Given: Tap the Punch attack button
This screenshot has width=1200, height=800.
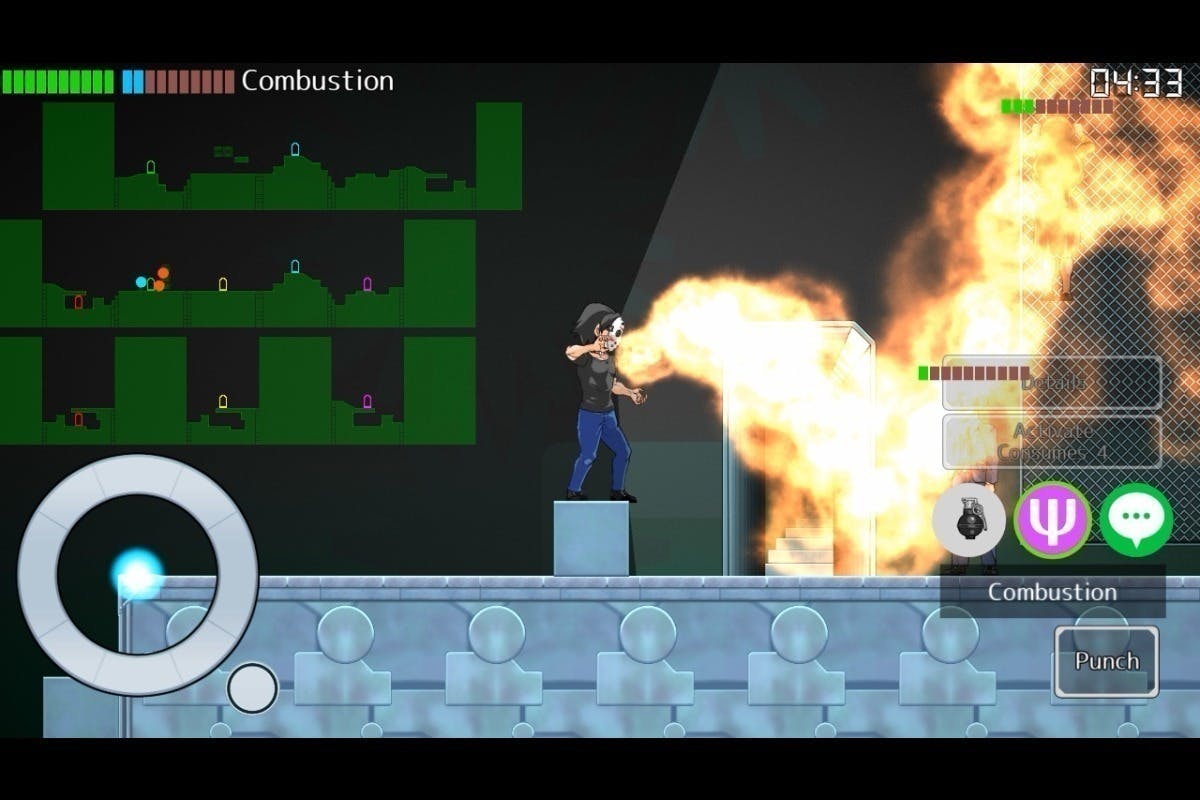Looking at the screenshot, I should pos(1106,661).
